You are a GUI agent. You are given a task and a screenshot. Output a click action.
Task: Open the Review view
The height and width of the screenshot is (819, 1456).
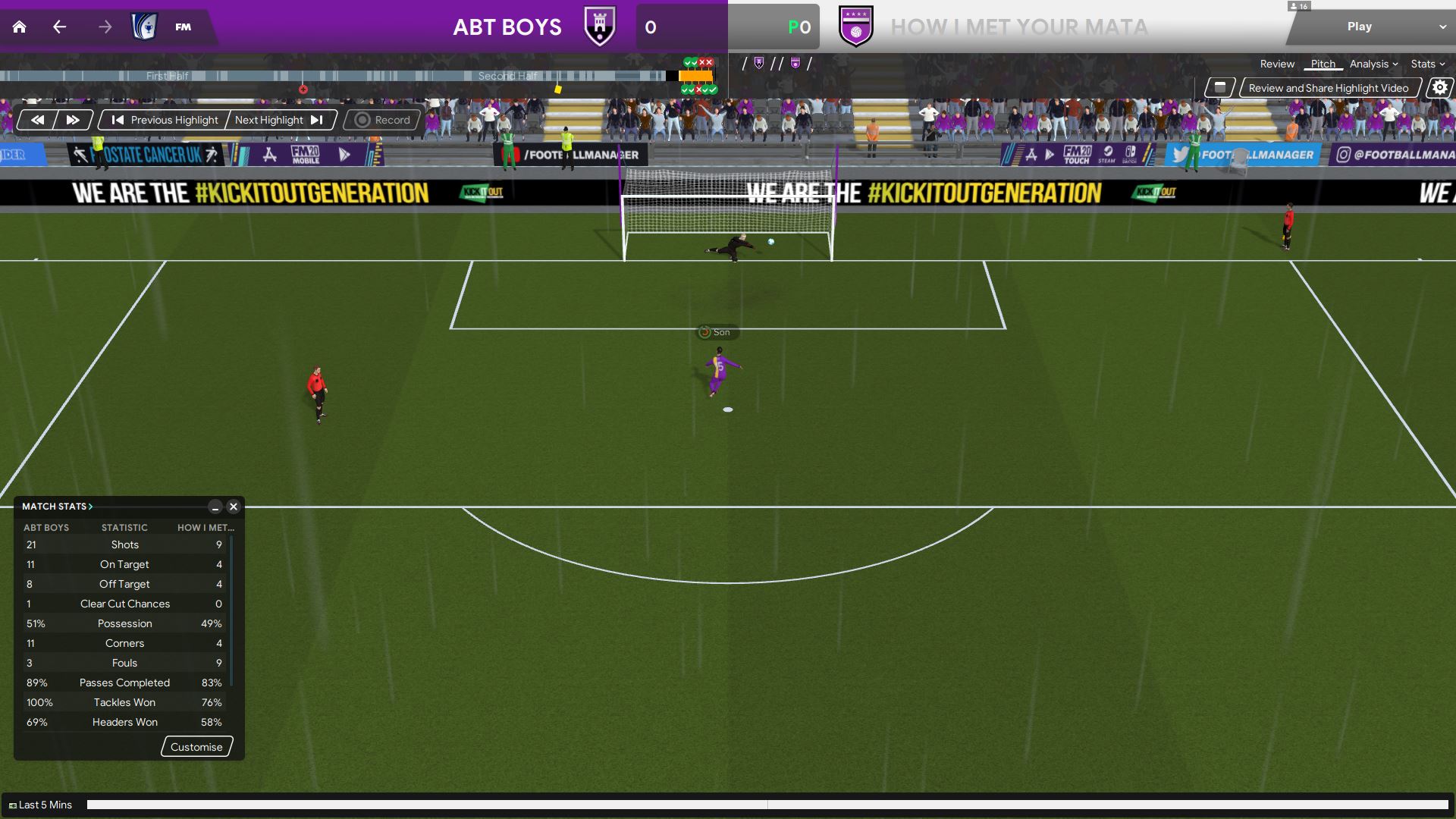coord(1277,64)
